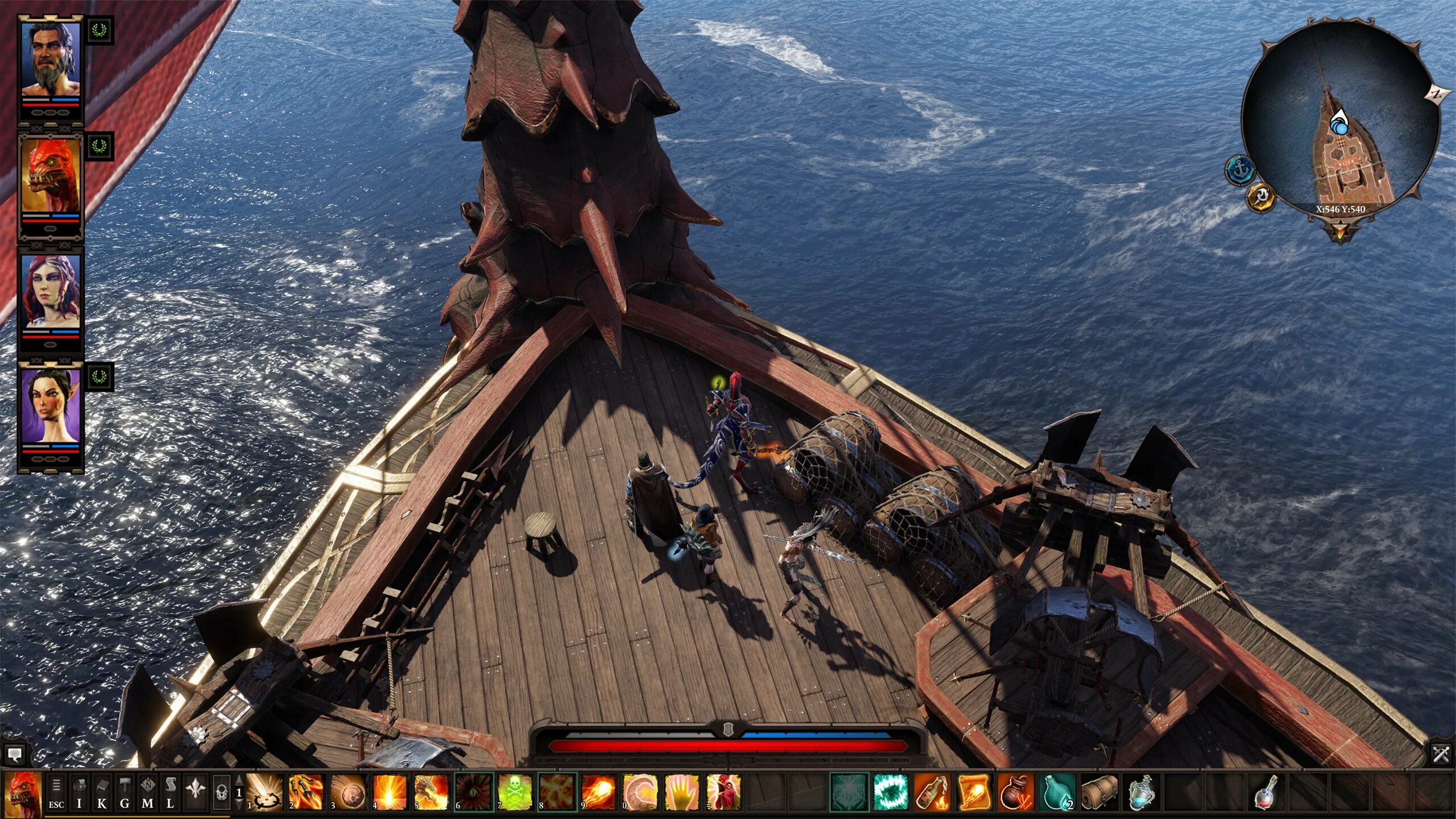Activate the chicken transformation skill
The width and height of the screenshot is (1456, 819).
(x=723, y=792)
